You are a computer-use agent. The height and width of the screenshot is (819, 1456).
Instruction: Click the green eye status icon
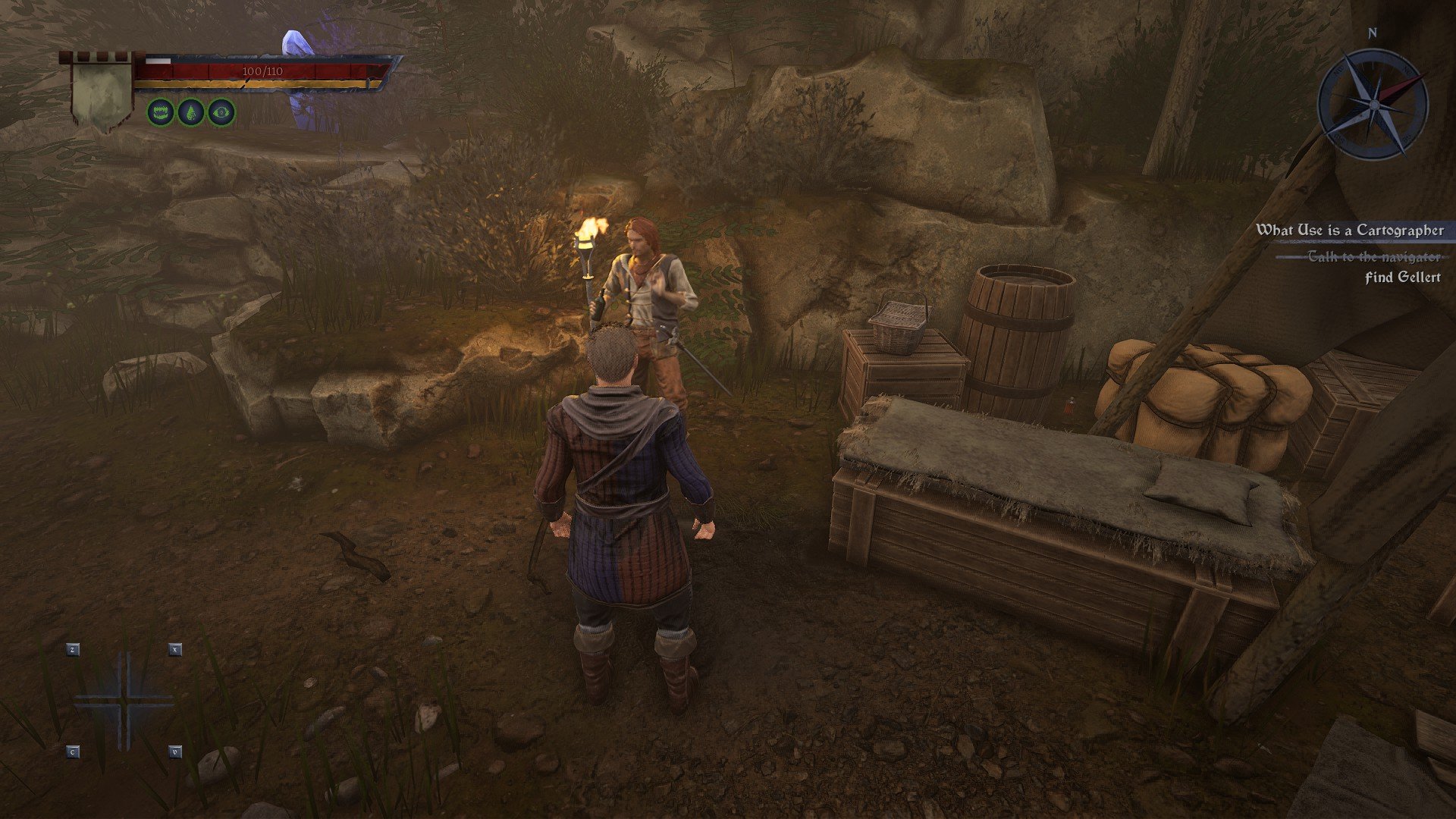coord(221,113)
